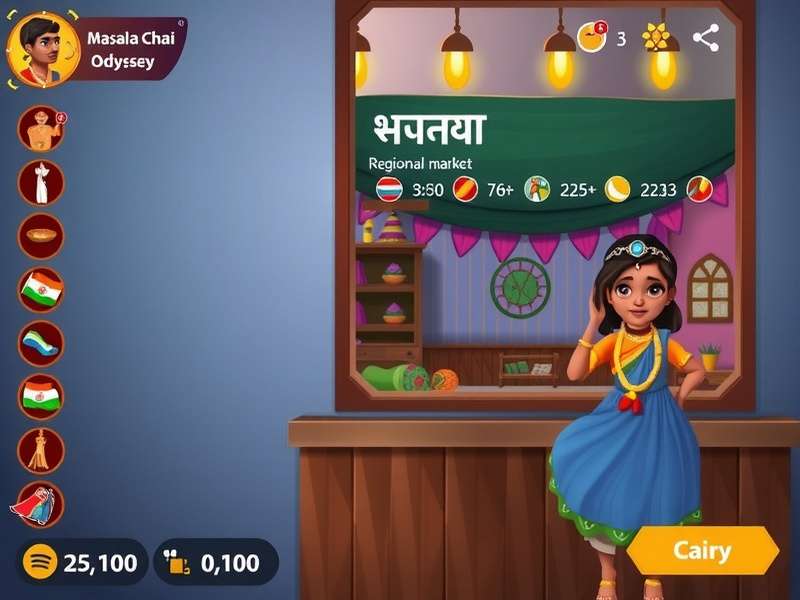Select the farmer market icon
The image size is (800, 600).
tap(538, 188)
